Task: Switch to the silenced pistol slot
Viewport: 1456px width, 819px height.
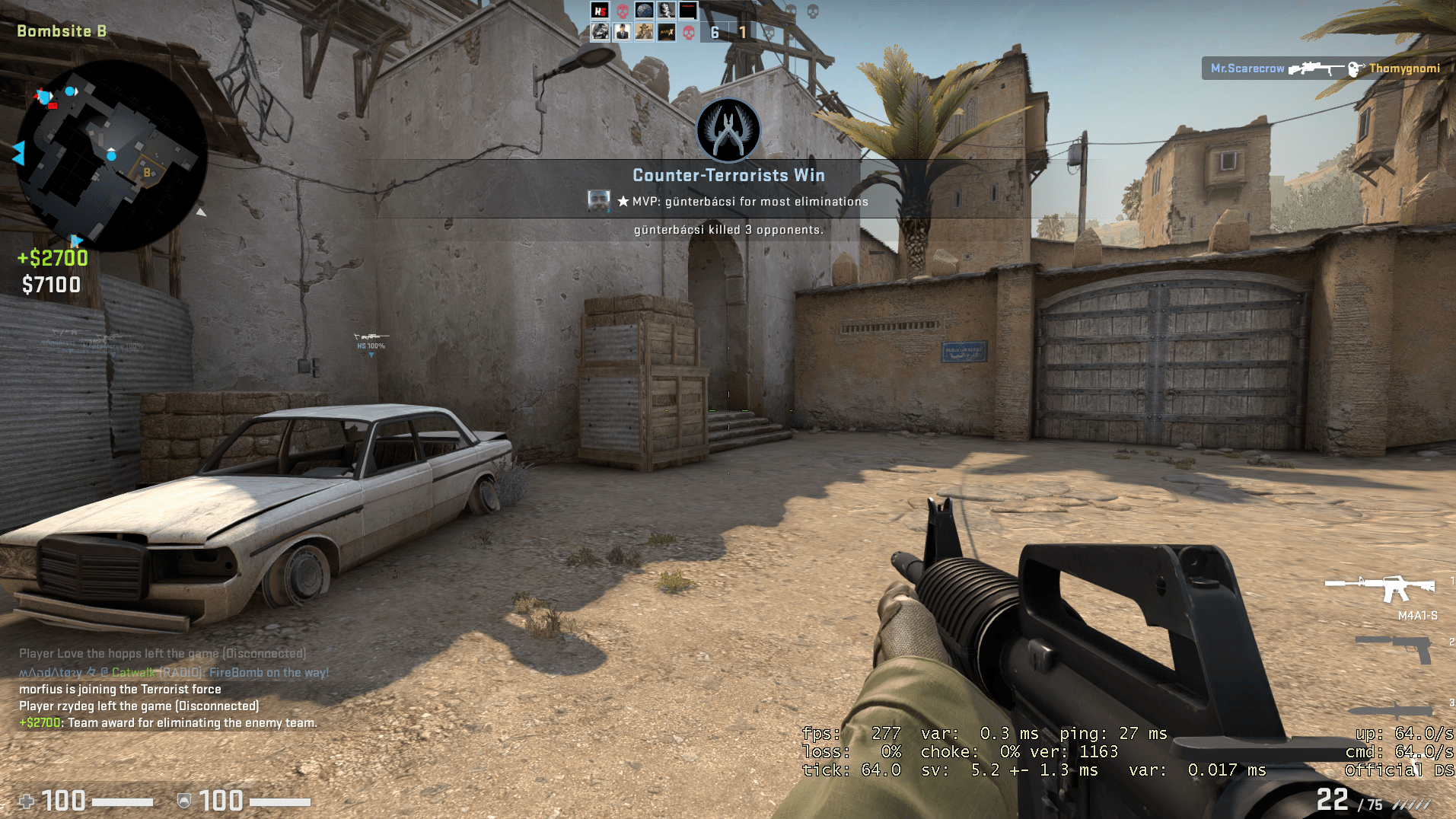Action: pos(1394,648)
